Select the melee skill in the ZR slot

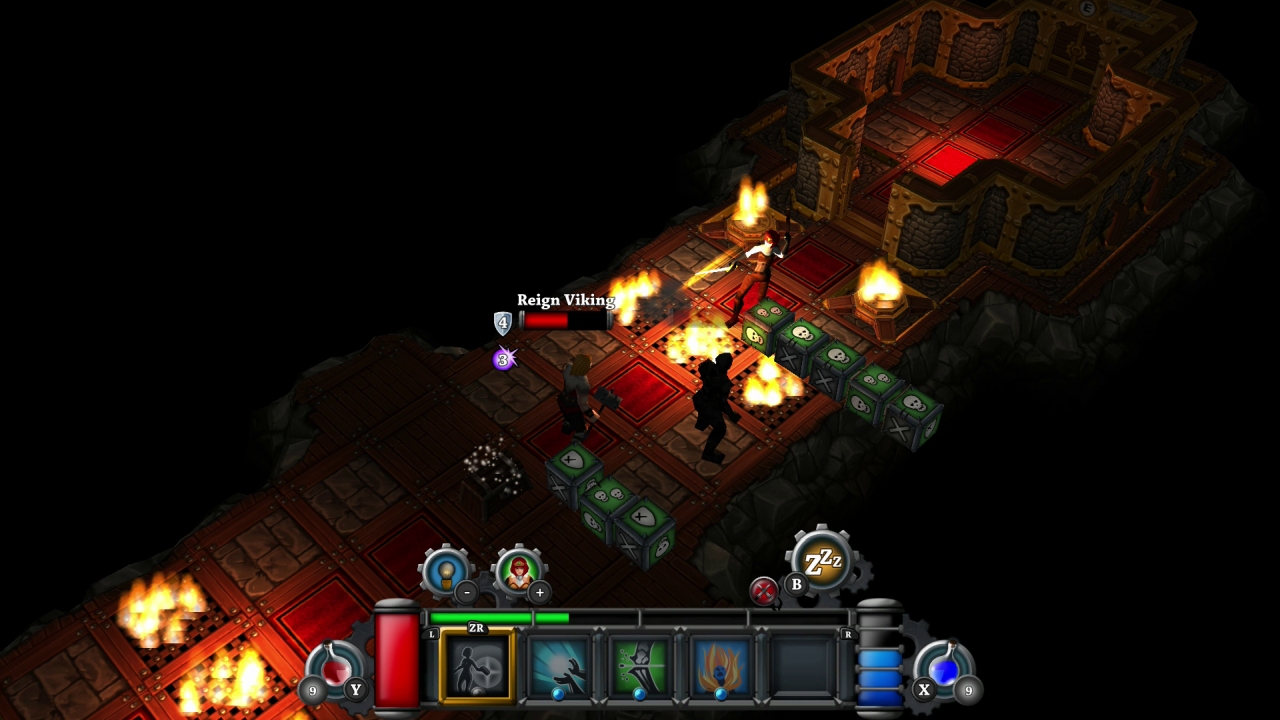point(476,668)
